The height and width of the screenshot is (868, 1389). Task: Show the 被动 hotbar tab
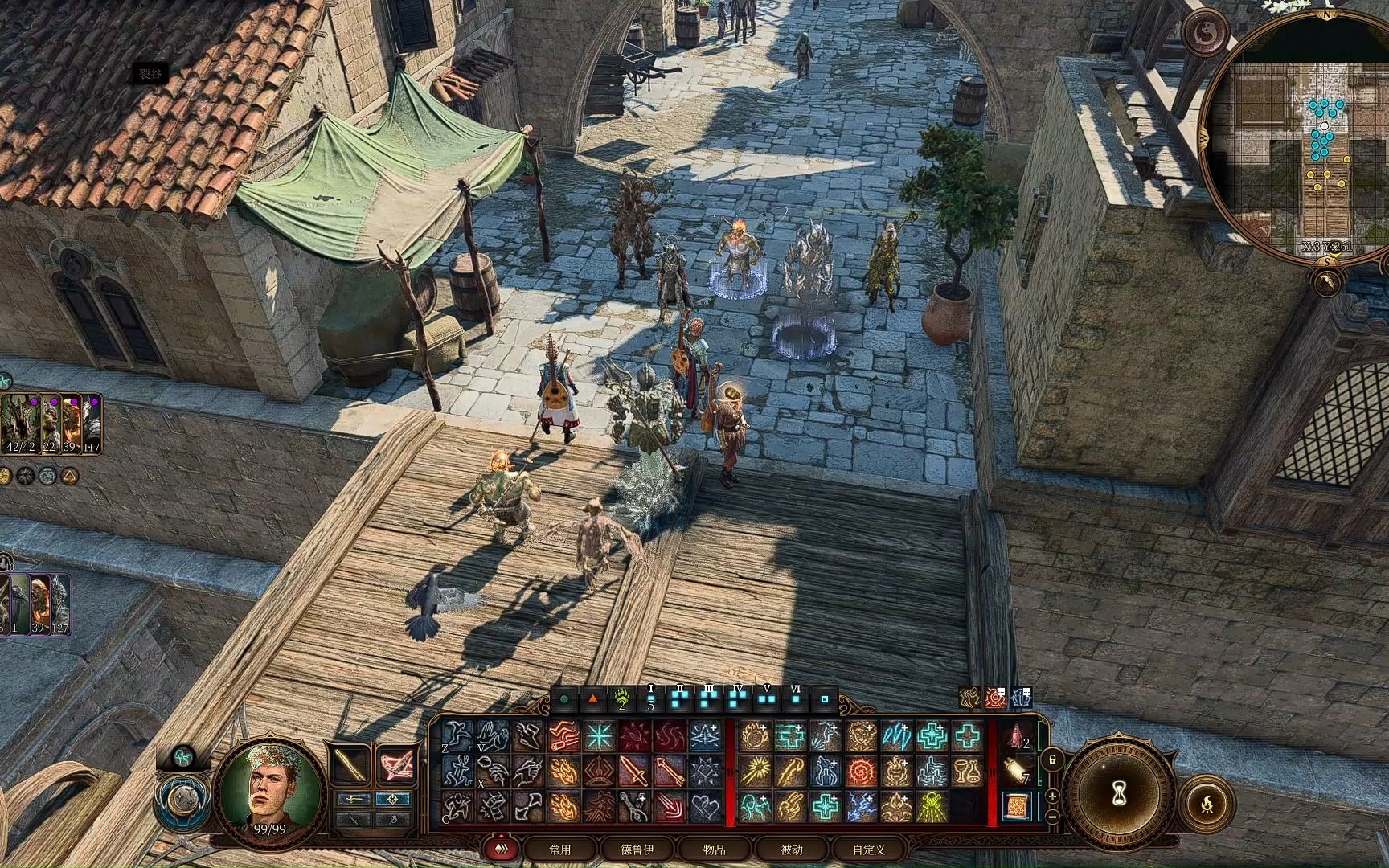(x=792, y=850)
